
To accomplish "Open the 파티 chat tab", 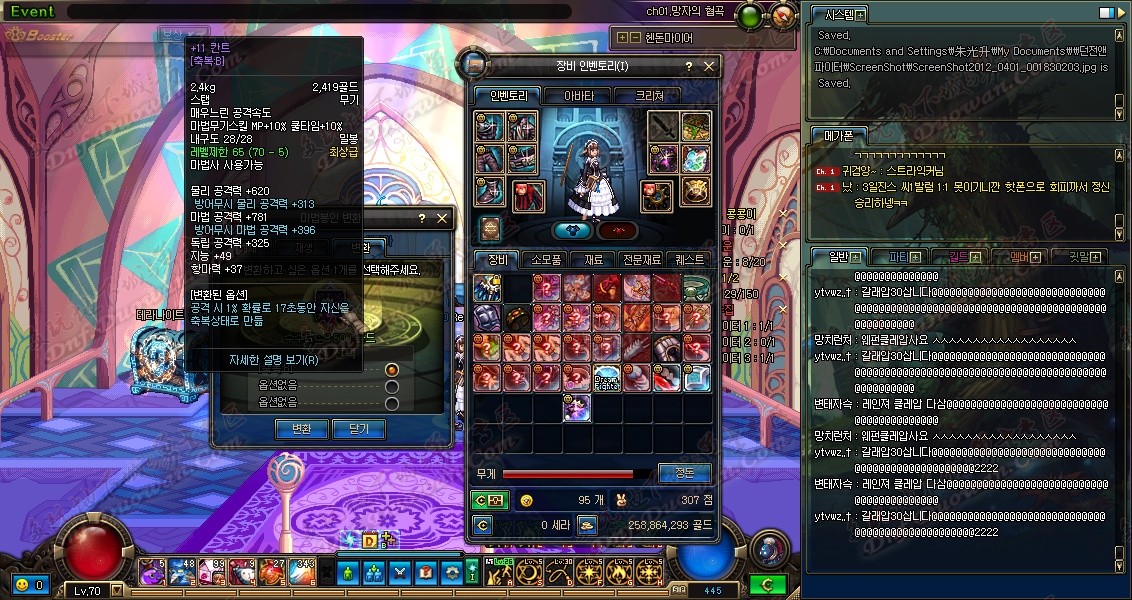I will click(x=898, y=257).
